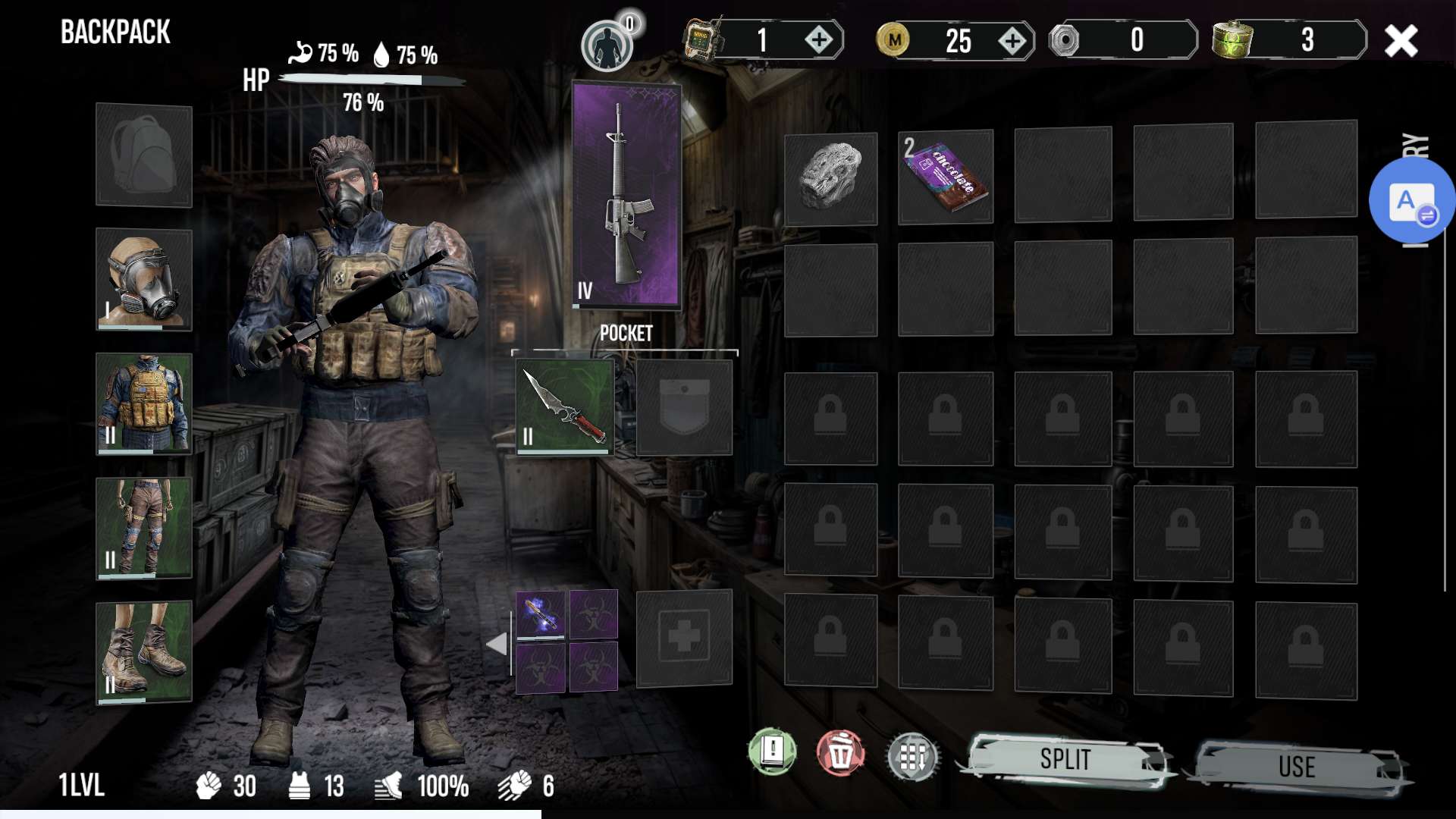This screenshot has width=1456, height=819.
Task: Select the equipped assault rifle slot
Action: [626, 196]
